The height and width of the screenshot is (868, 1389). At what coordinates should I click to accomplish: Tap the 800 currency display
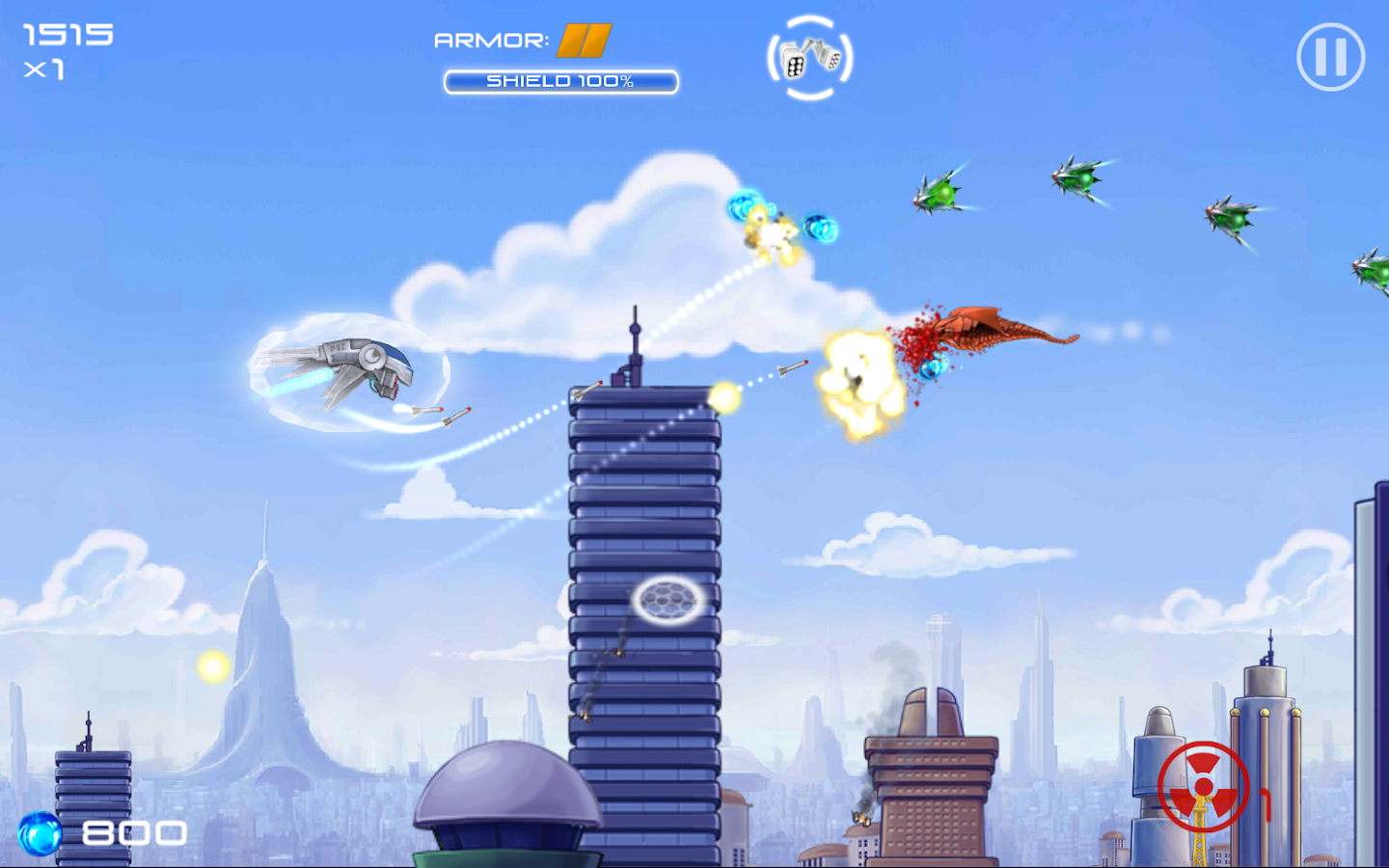133,830
